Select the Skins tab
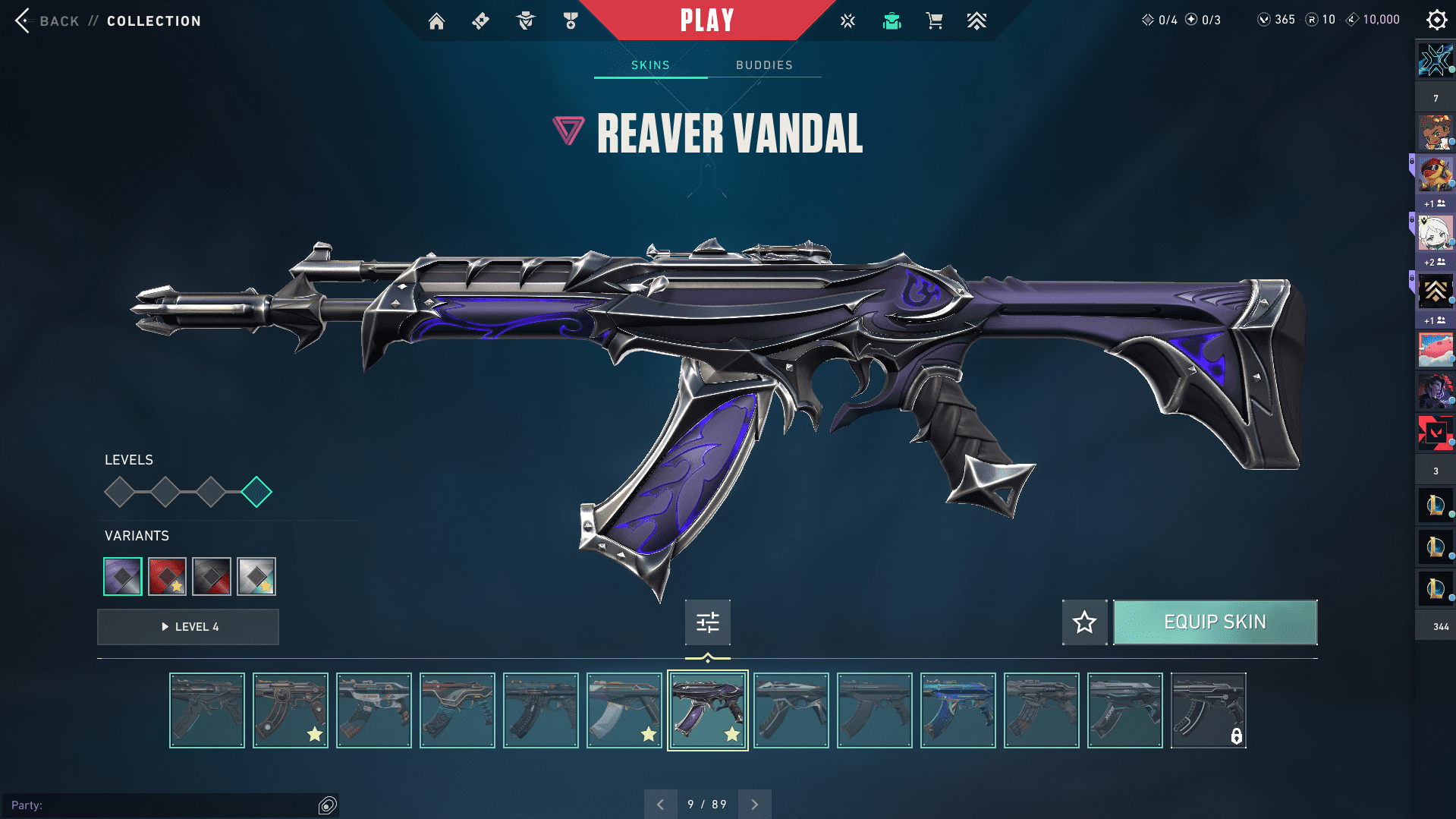 point(650,65)
